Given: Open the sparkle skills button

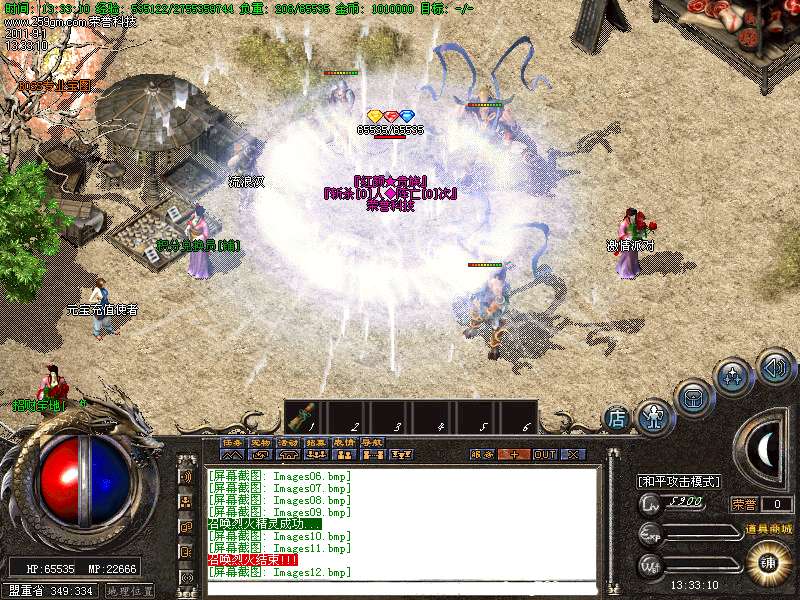Looking at the screenshot, I should coord(733,377).
